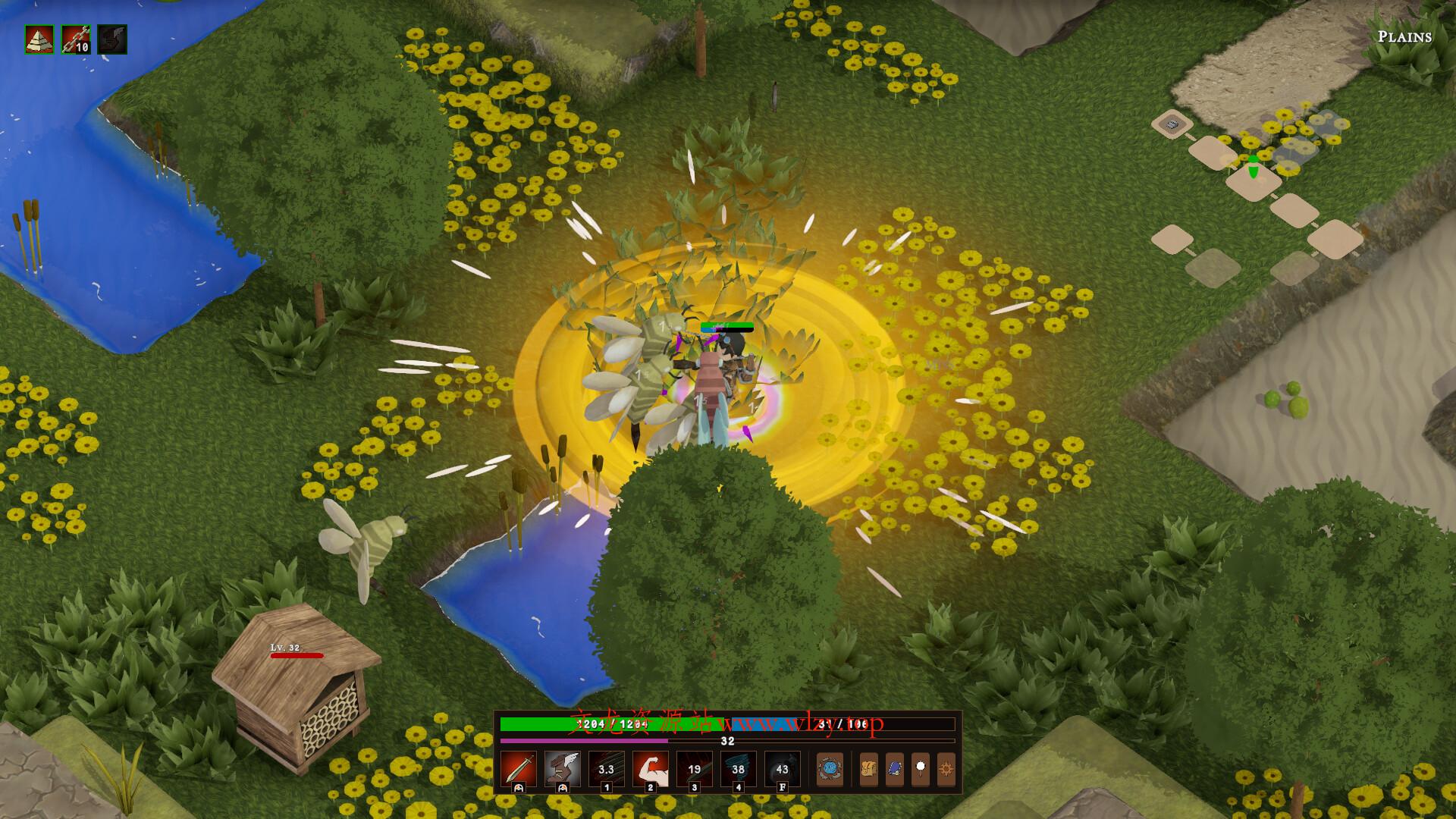The width and height of the screenshot is (1456, 819).
Task: Trigger the tornado ability in slot 4
Action: pos(739,769)
